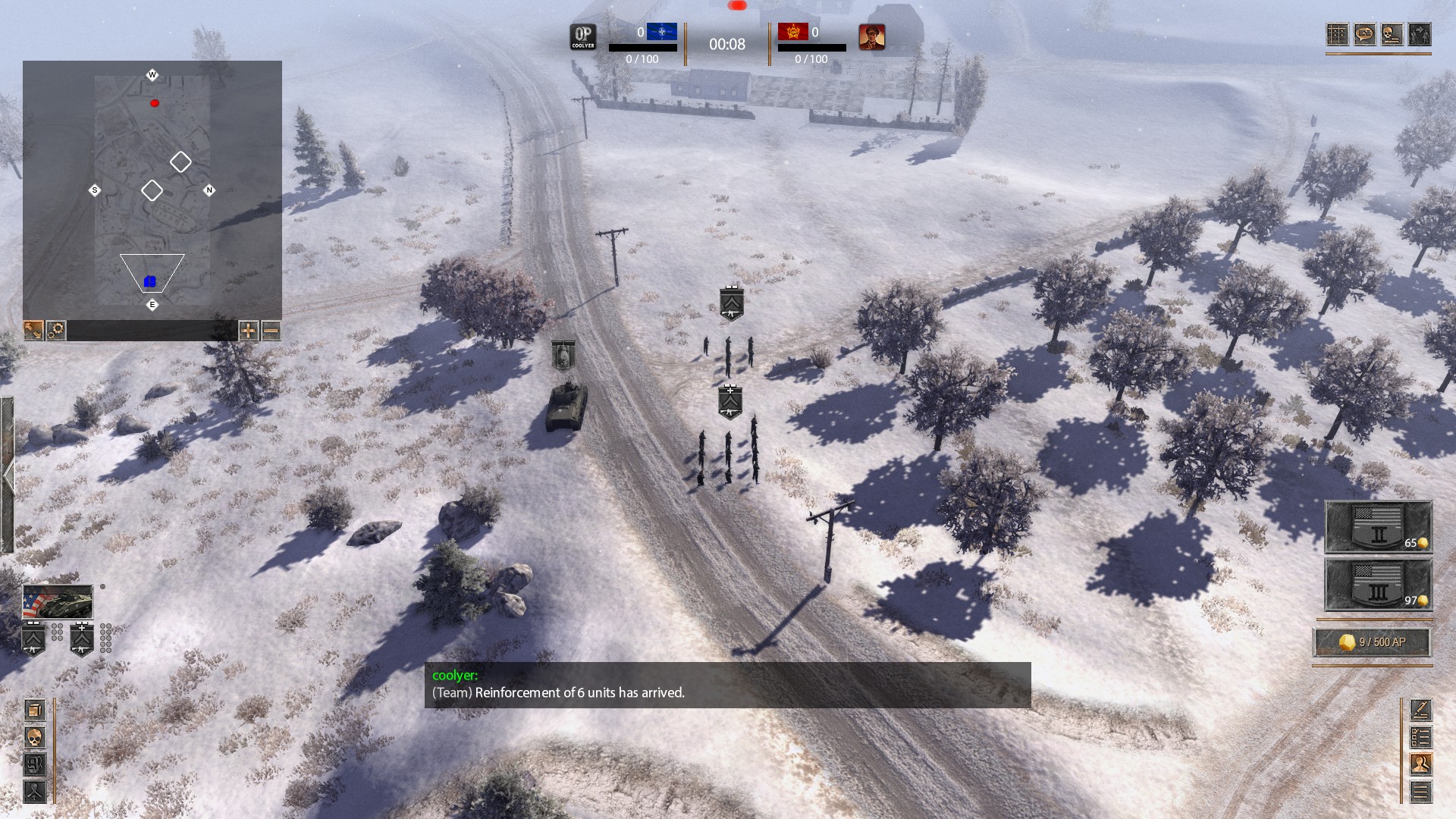This screenshot has height=819, width=1456.
Task: Zoom out the minimap with minus button
Action: point(271,330)
